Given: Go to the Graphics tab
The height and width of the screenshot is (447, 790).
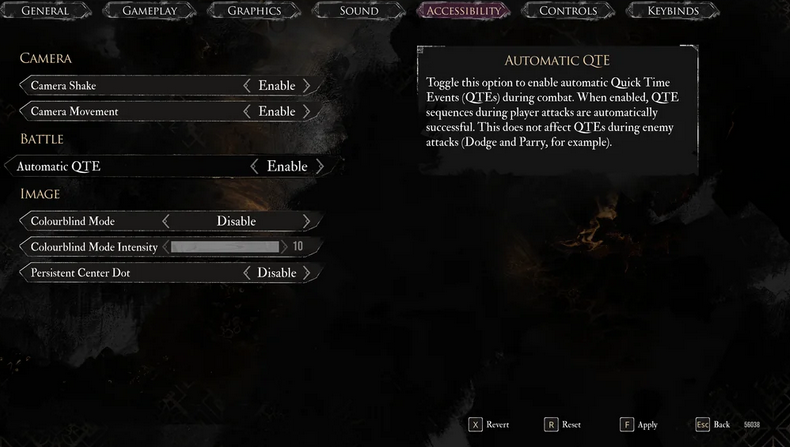Looking at the screenshot, I should (254, 11).
